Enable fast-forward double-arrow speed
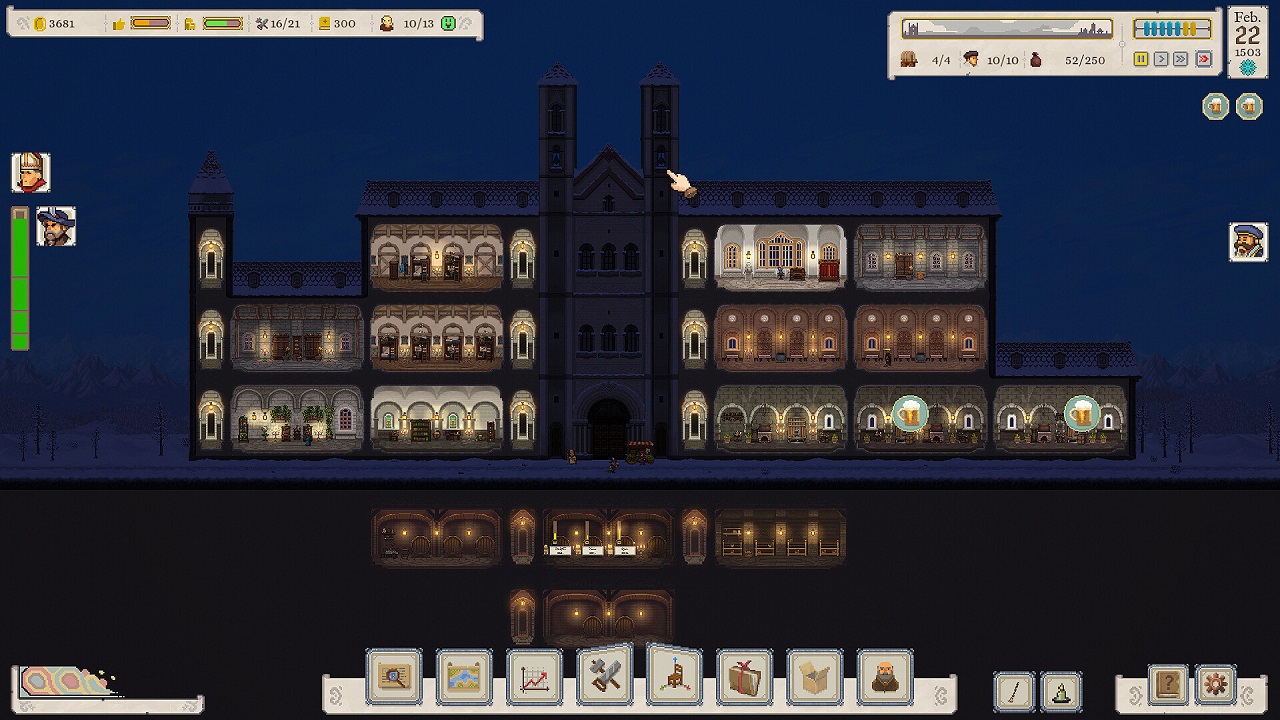 (1182, 59)
